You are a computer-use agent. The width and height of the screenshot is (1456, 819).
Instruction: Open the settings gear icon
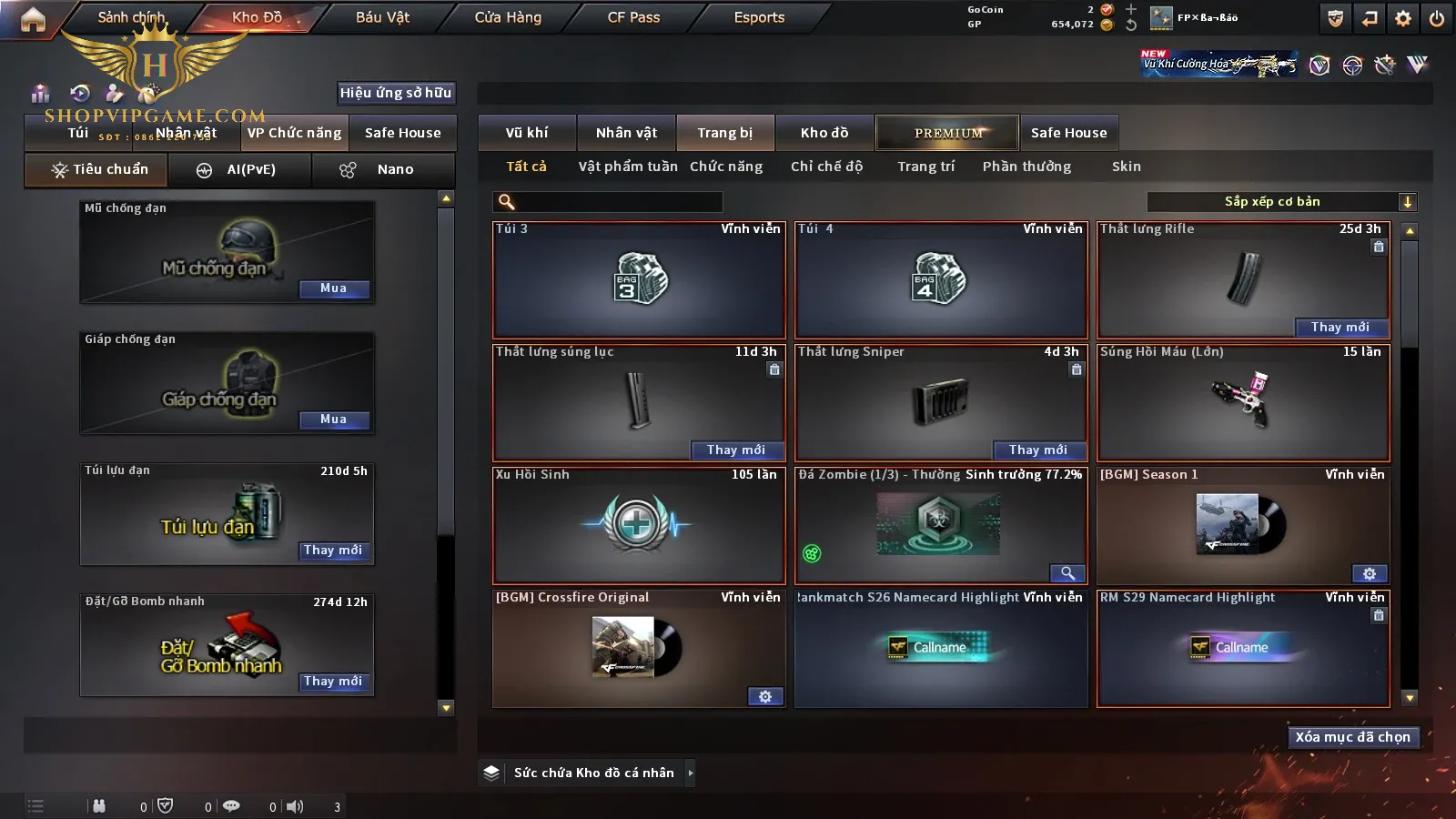pos(1403,18)
